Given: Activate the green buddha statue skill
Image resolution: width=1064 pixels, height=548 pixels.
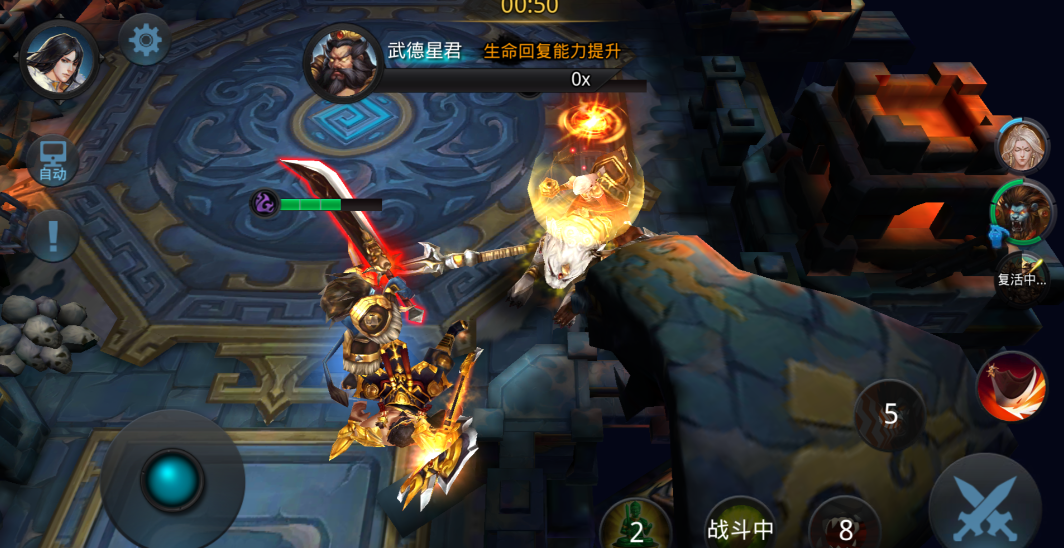Looking at the screenshot, I should point(636,525).
